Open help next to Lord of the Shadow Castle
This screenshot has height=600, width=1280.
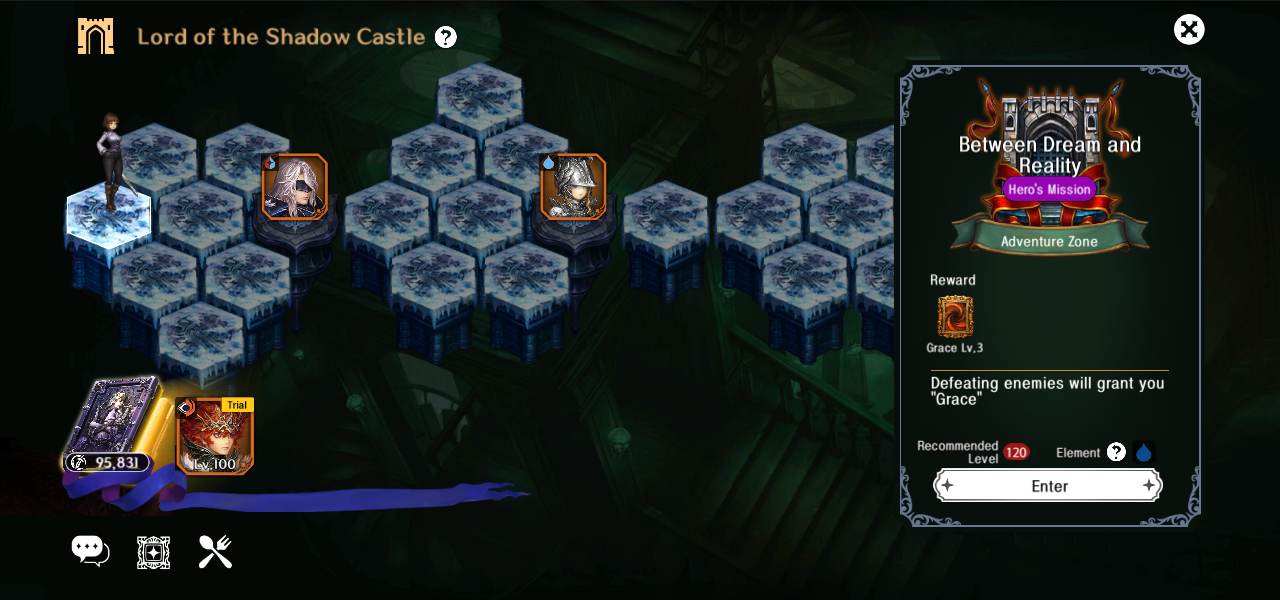446,38
